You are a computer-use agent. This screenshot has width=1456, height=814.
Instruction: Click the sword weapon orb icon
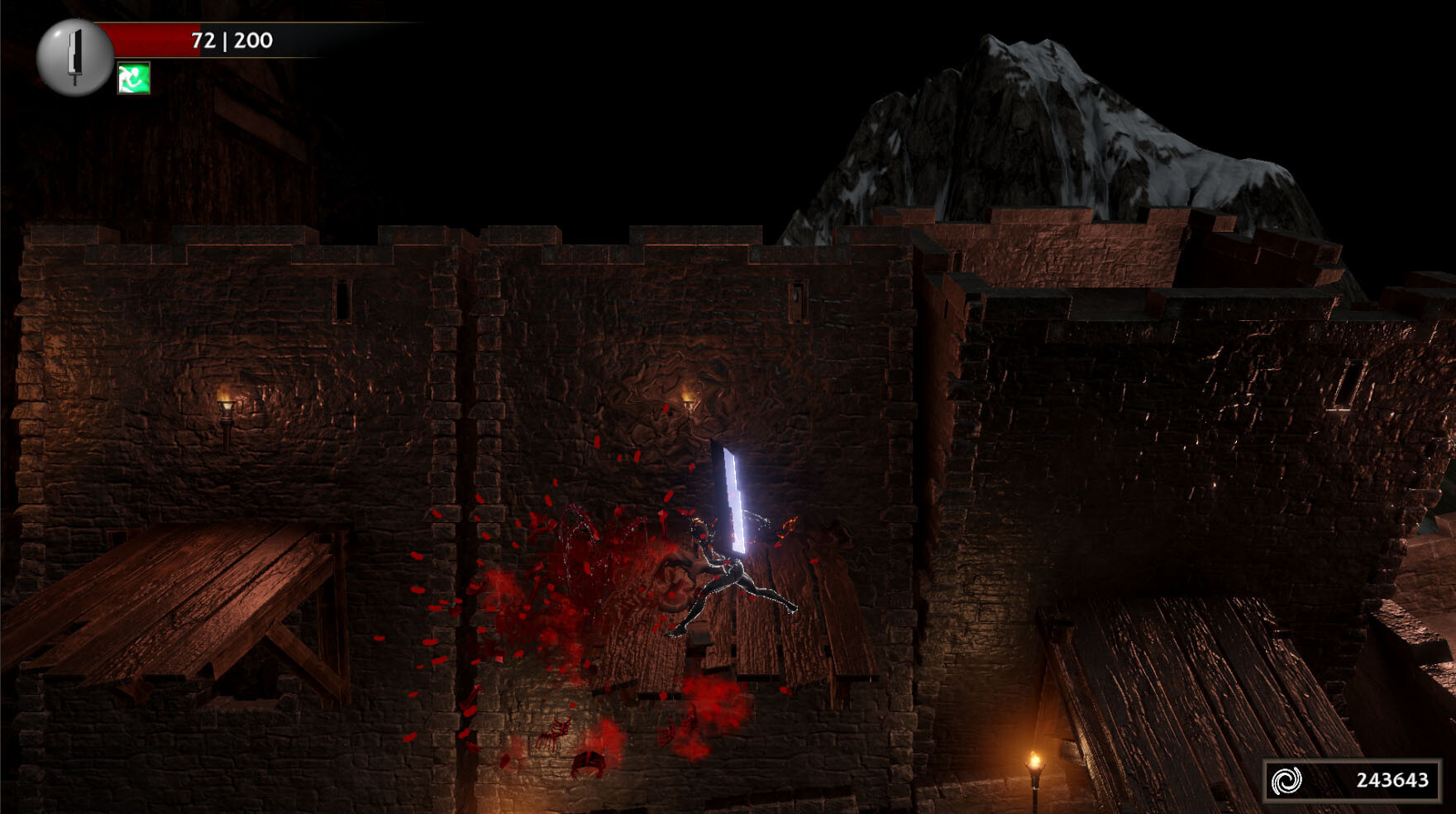[74, 56]
